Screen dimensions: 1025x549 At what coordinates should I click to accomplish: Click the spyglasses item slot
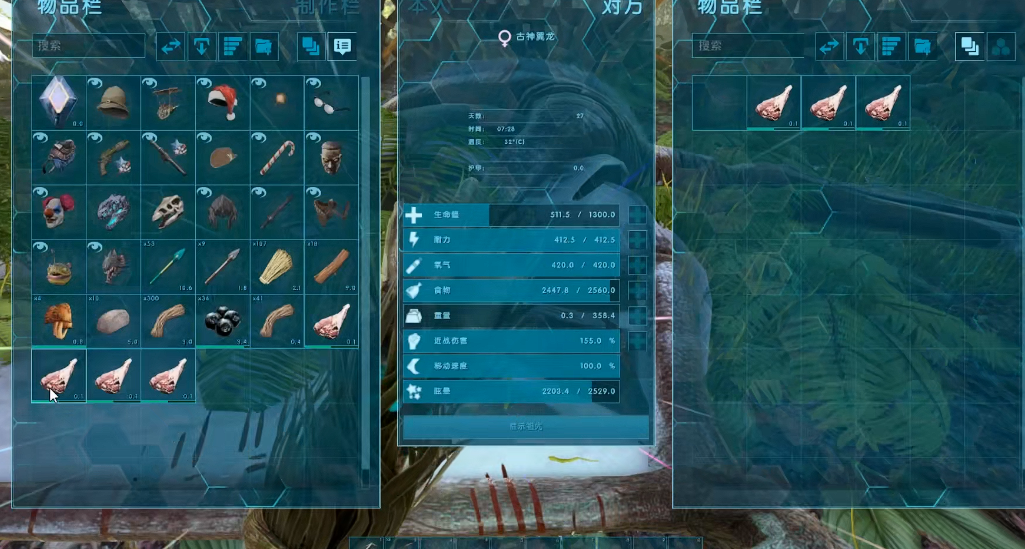pyautogui.click(x=331, y=102)
